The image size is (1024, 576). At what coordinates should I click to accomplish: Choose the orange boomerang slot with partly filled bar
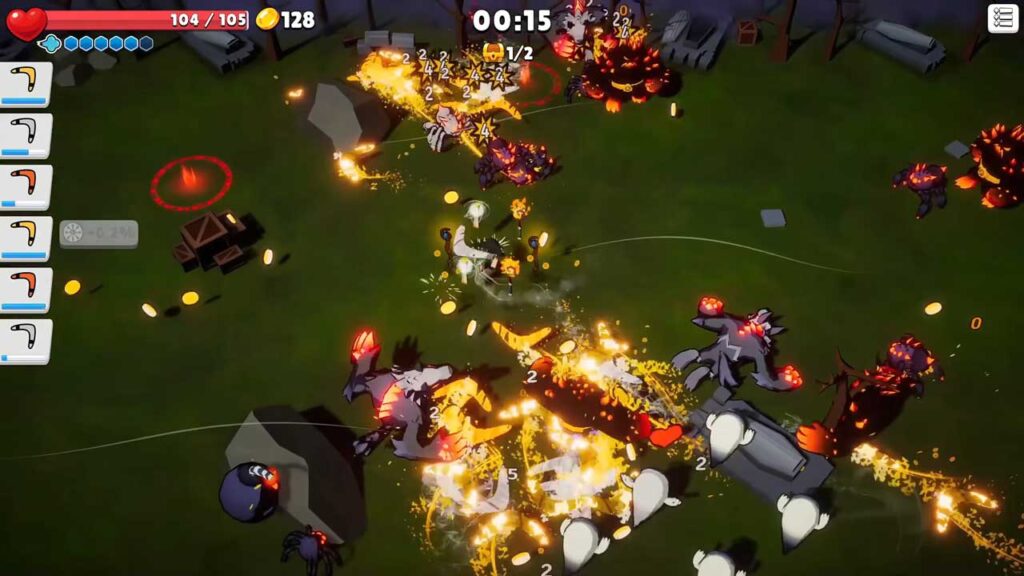(x=25, y=187)
